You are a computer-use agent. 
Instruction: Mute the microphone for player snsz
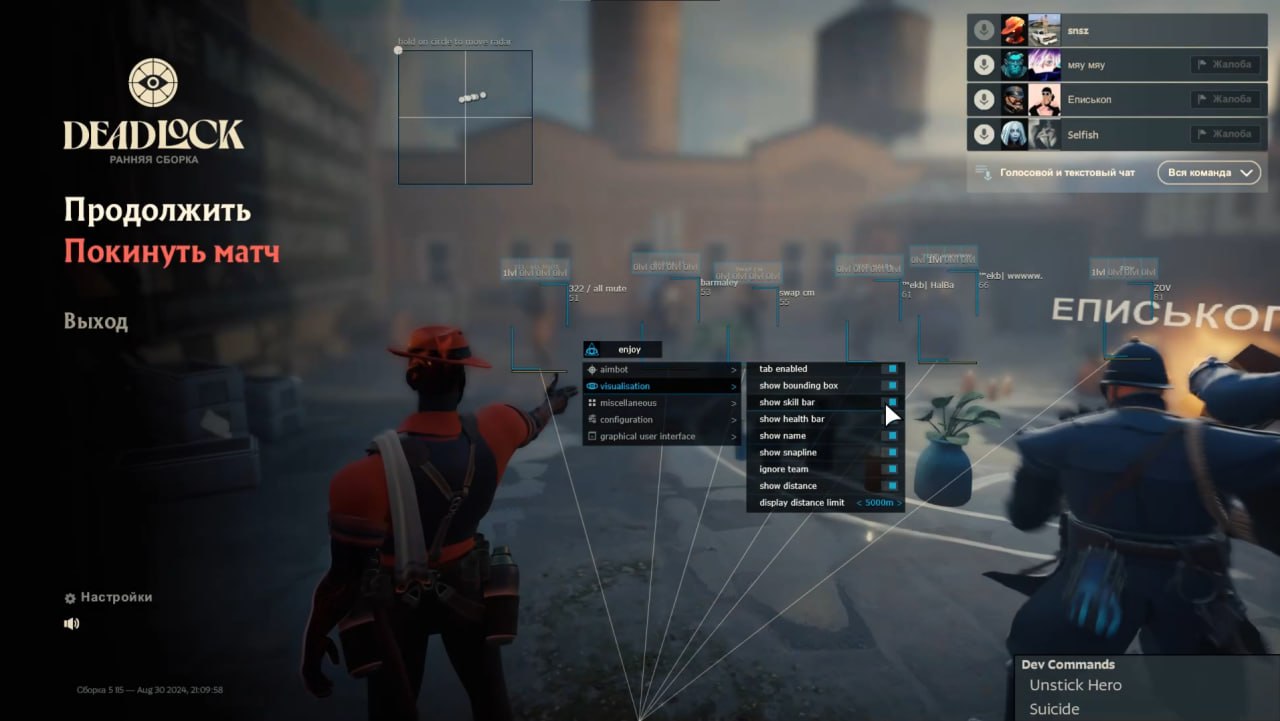983,30
